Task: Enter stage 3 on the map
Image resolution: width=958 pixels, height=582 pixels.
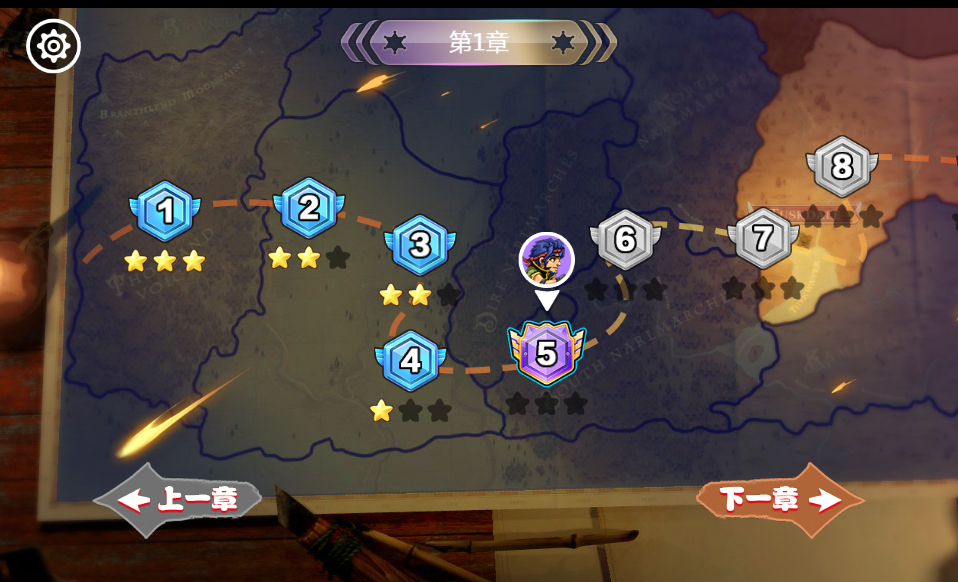Action: tap(420, 244)
